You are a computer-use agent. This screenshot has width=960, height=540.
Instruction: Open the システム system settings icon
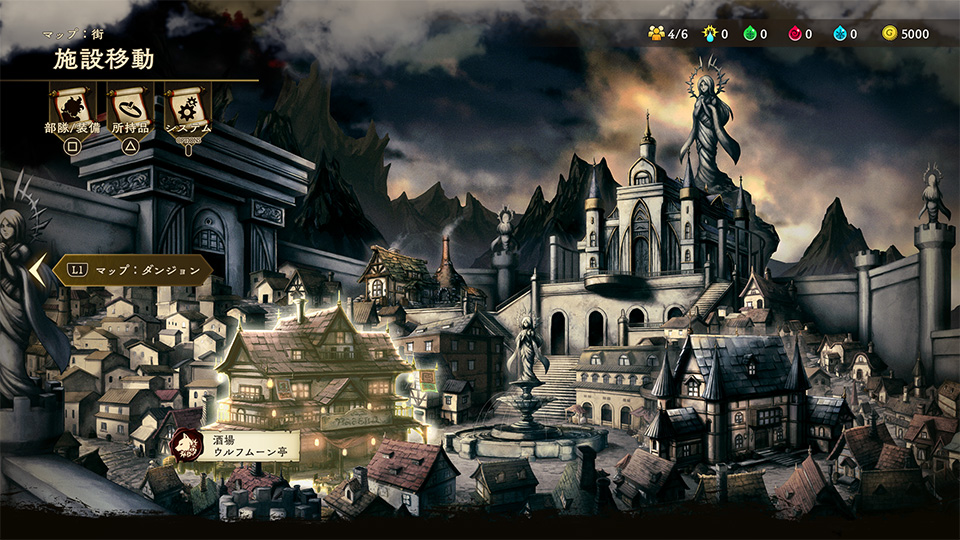coord(188,106)
